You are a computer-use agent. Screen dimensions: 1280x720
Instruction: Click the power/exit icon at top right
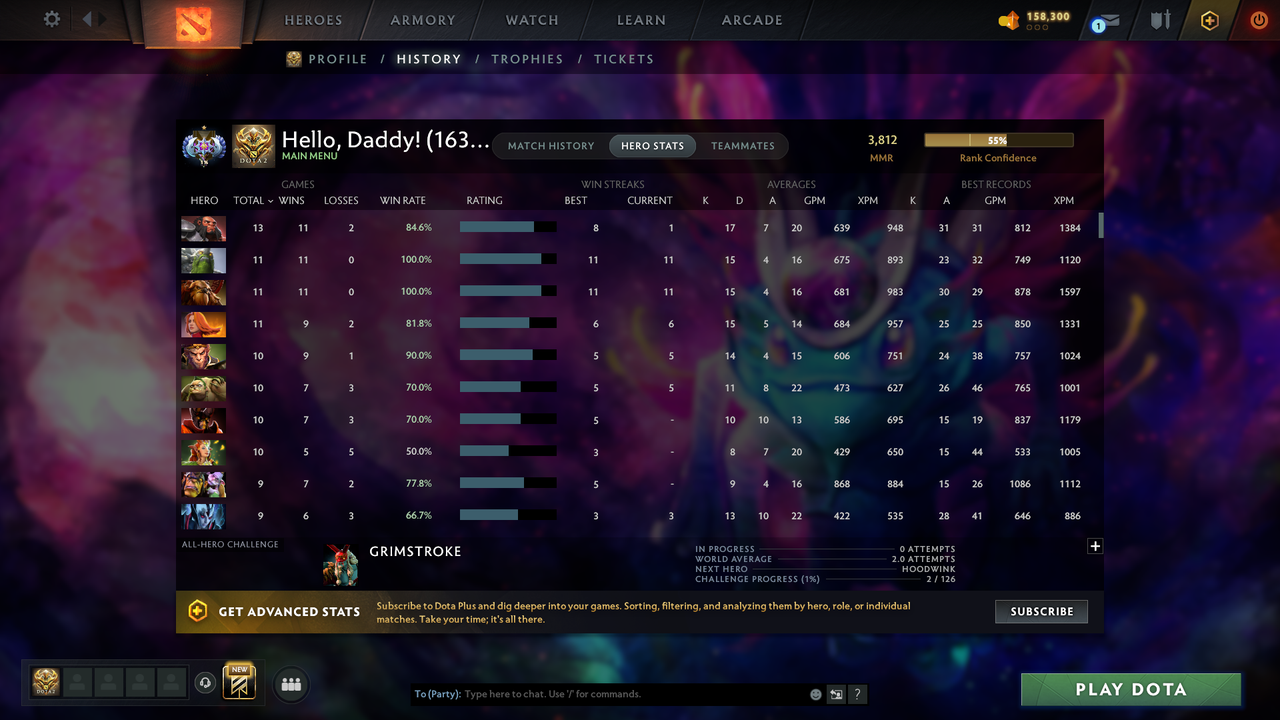coord(1259,19)
